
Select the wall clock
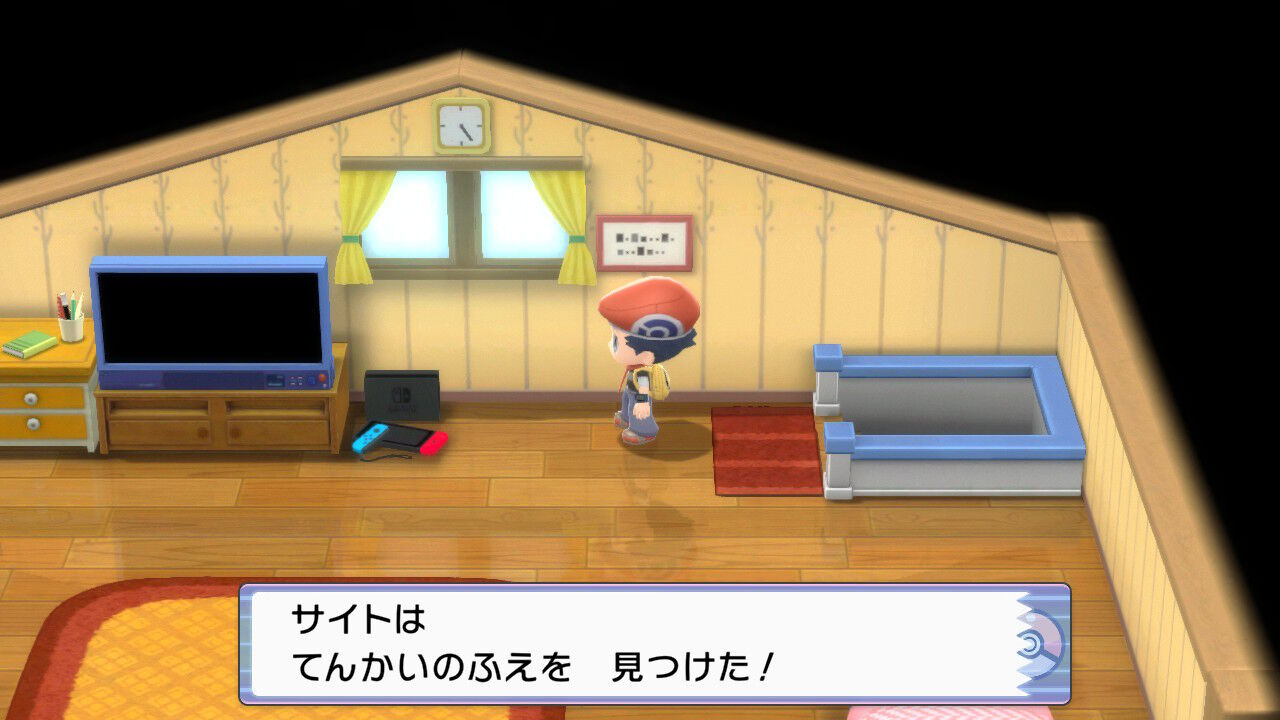point(459,127)
